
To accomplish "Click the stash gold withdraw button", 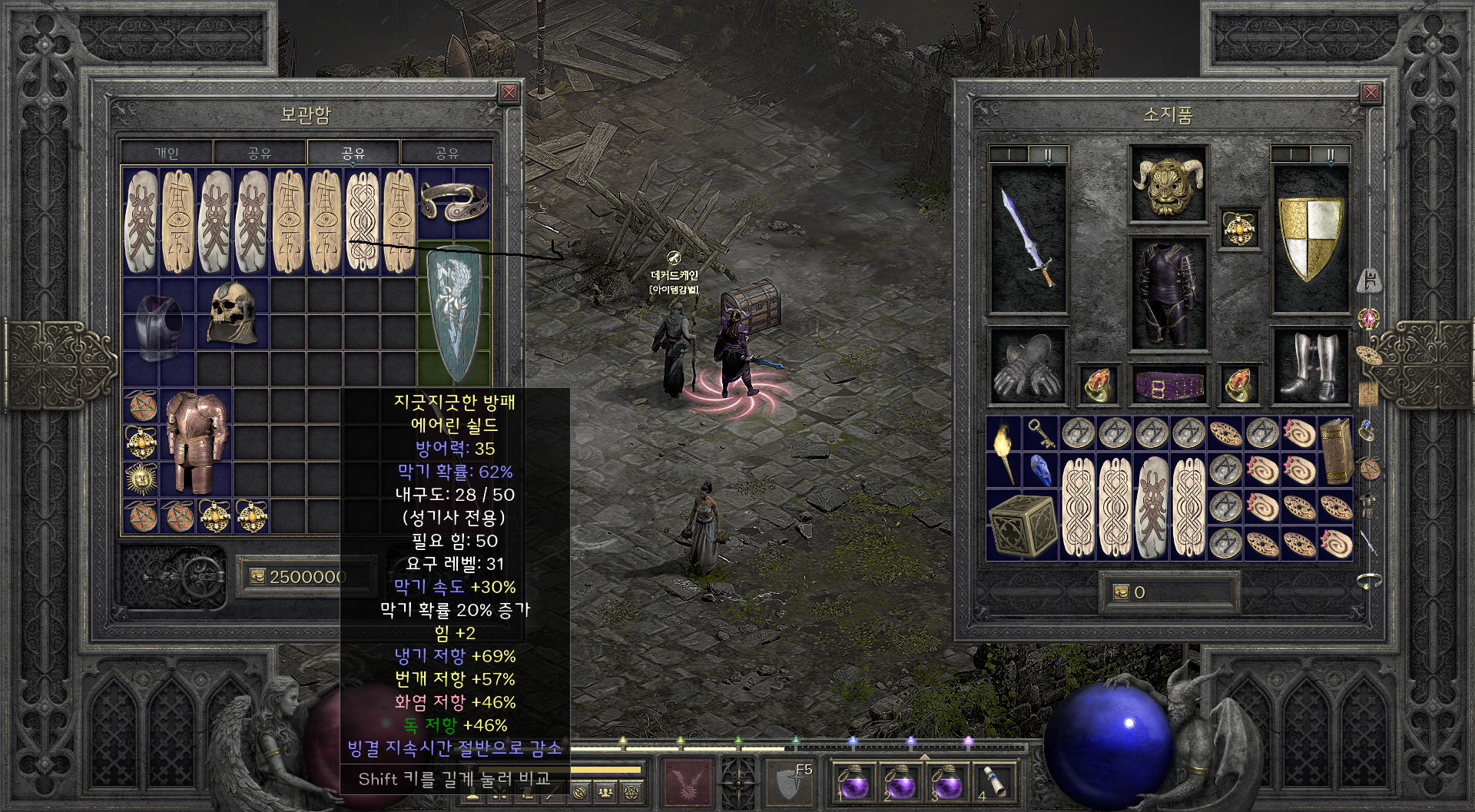I will coord(257,576).
